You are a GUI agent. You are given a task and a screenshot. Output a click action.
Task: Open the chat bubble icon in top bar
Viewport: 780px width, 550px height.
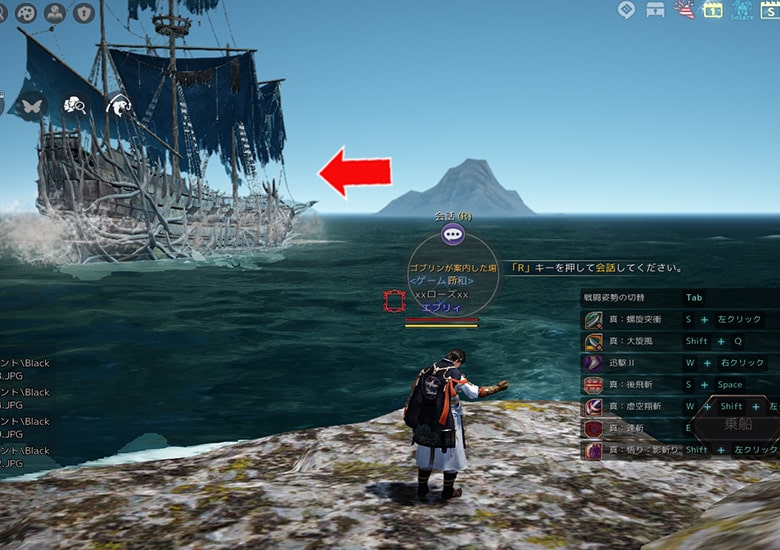(627, 10)
